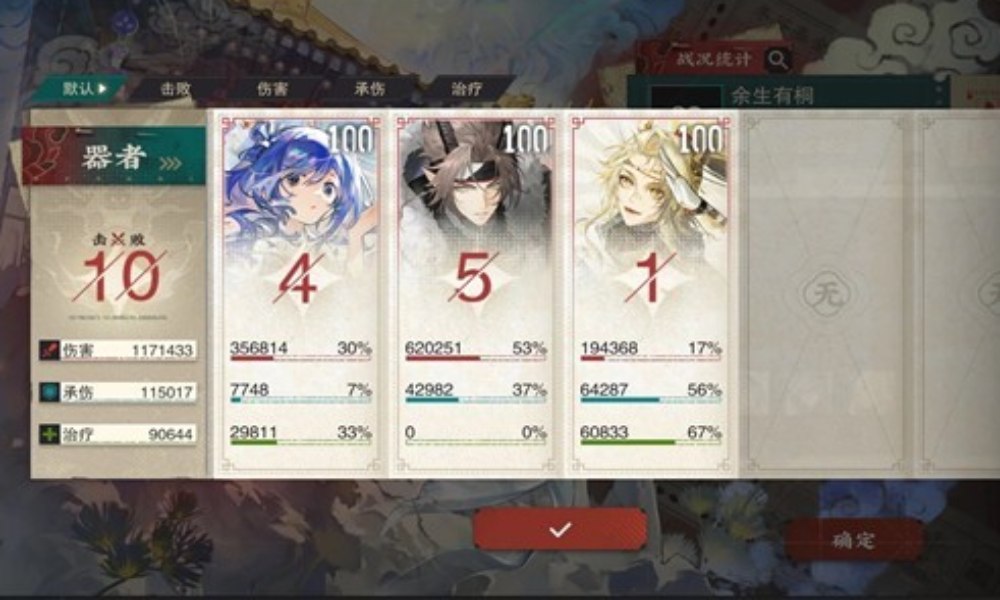
Task: Click the 确定 button
Action: click(853, 540)
